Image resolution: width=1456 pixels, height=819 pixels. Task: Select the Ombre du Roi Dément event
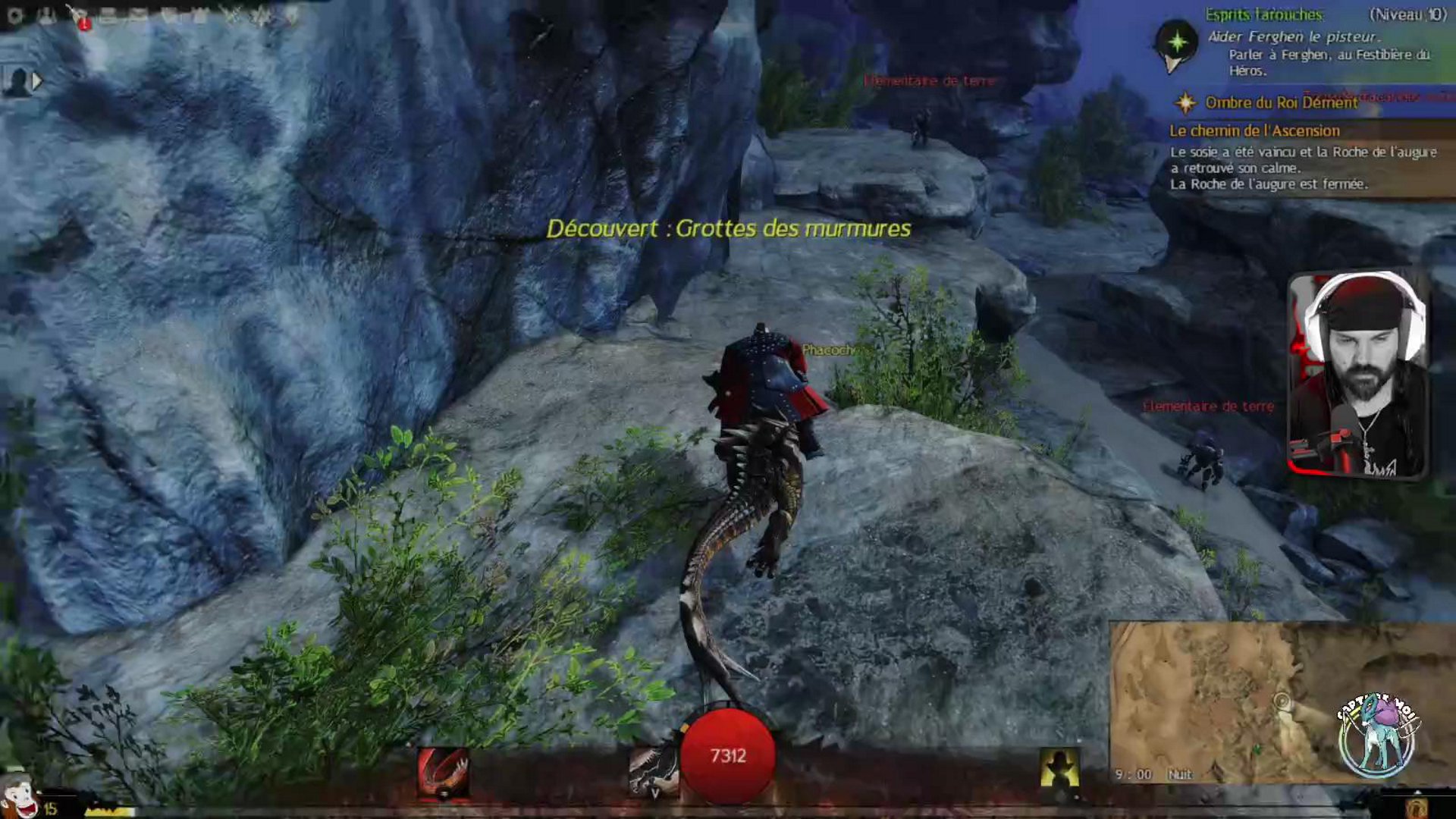coord(1281,102)
